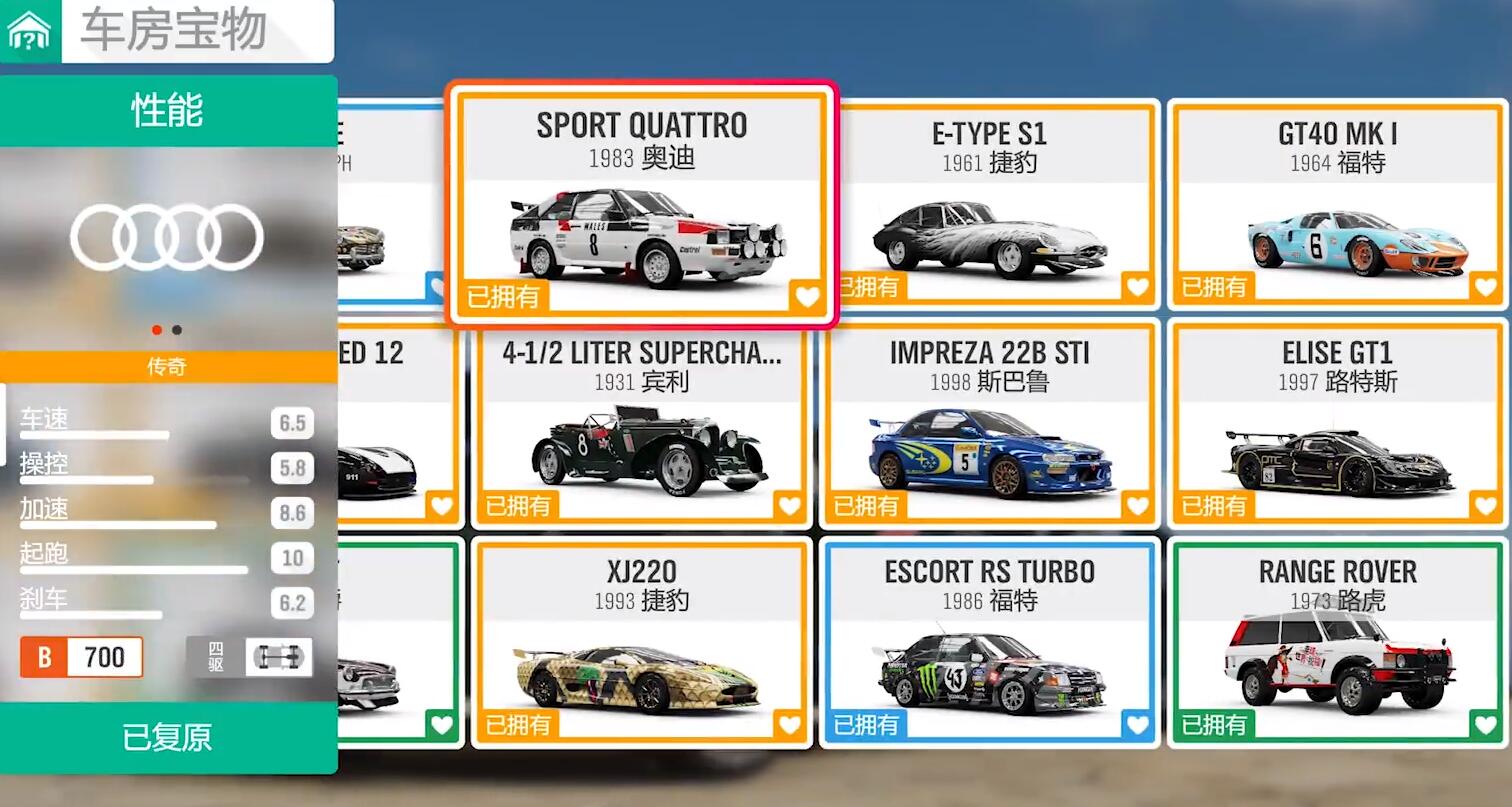1512x807 pixels.
Task: Toggle the heart on Escort RS Turbo
Action: (x=1137, y=725)
